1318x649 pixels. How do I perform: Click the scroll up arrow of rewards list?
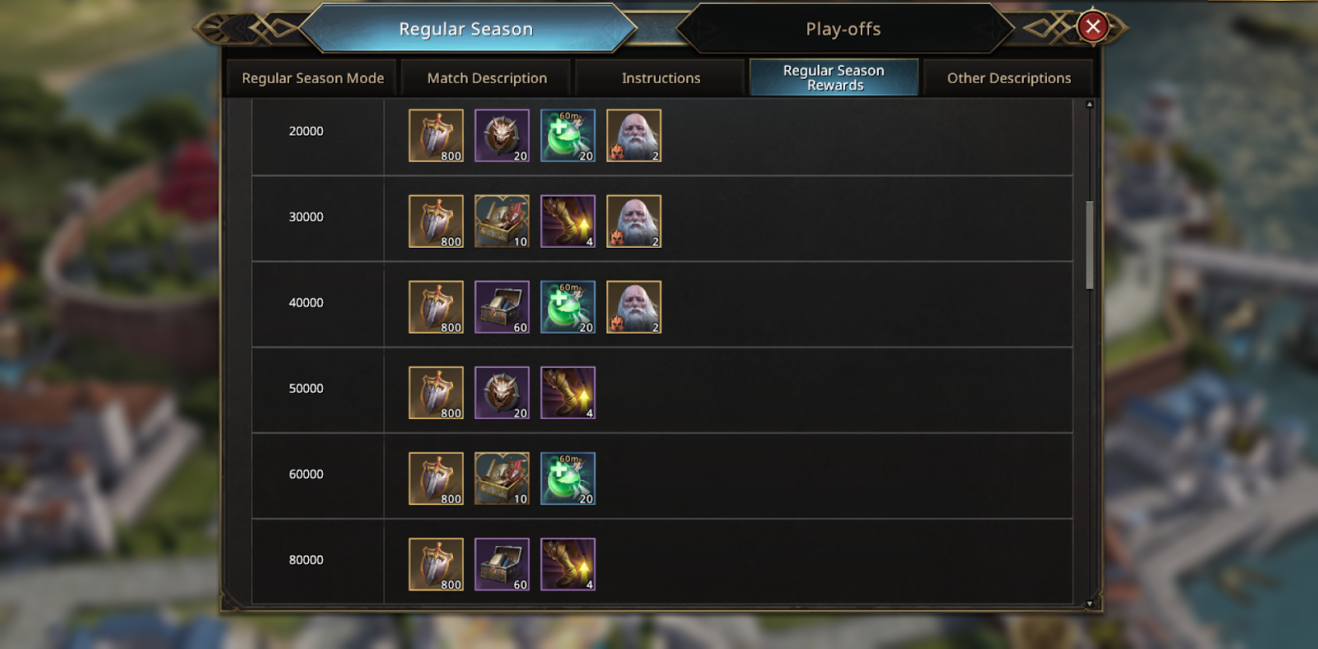(1090, 104)
